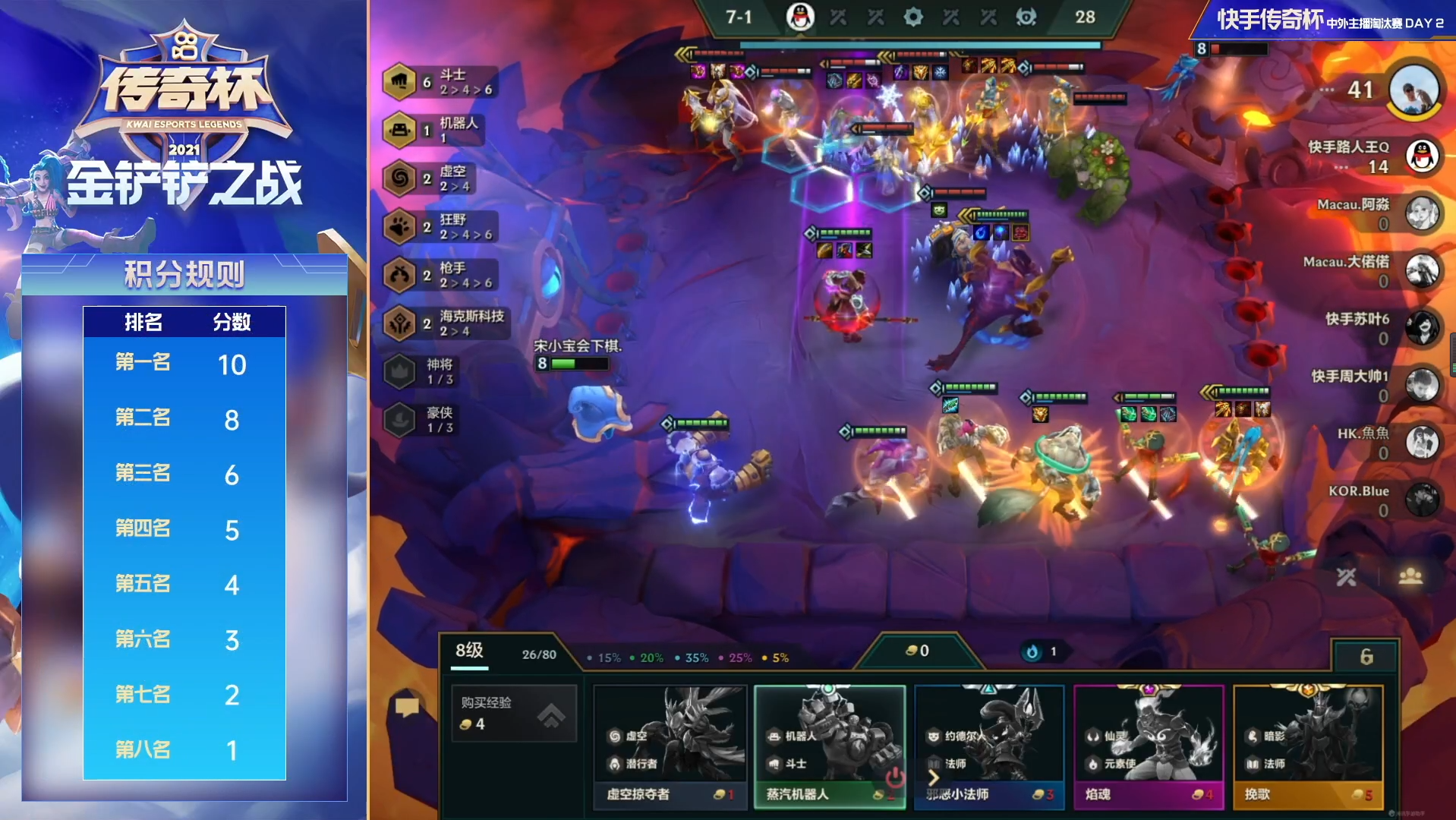The width and height of the screenshot is (1456, 820).
Task: Purchase the 蒸汽机器人 shop card
Action: (x=830, y=746)
